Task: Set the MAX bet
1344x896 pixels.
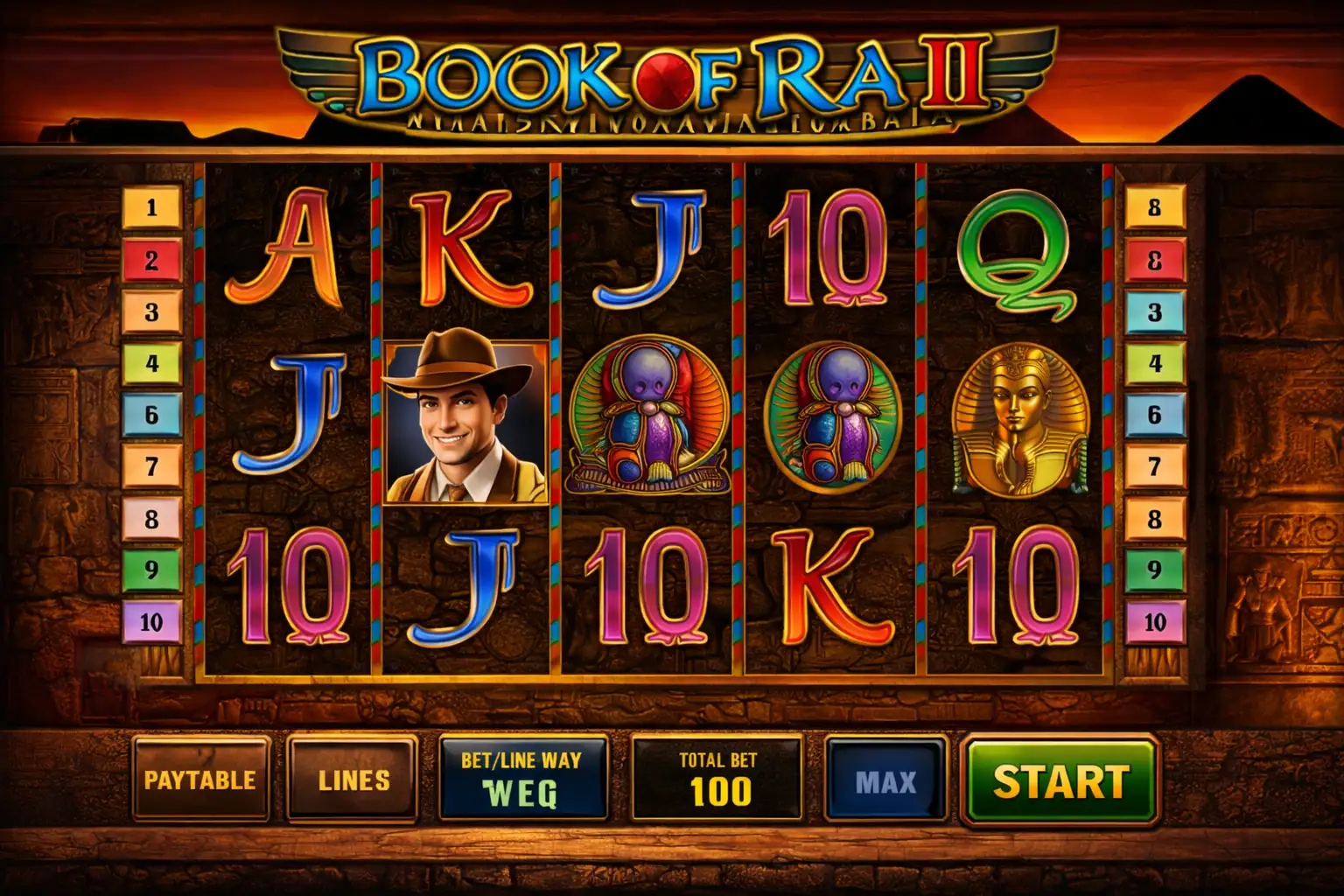Action: (x=885, y=780)
